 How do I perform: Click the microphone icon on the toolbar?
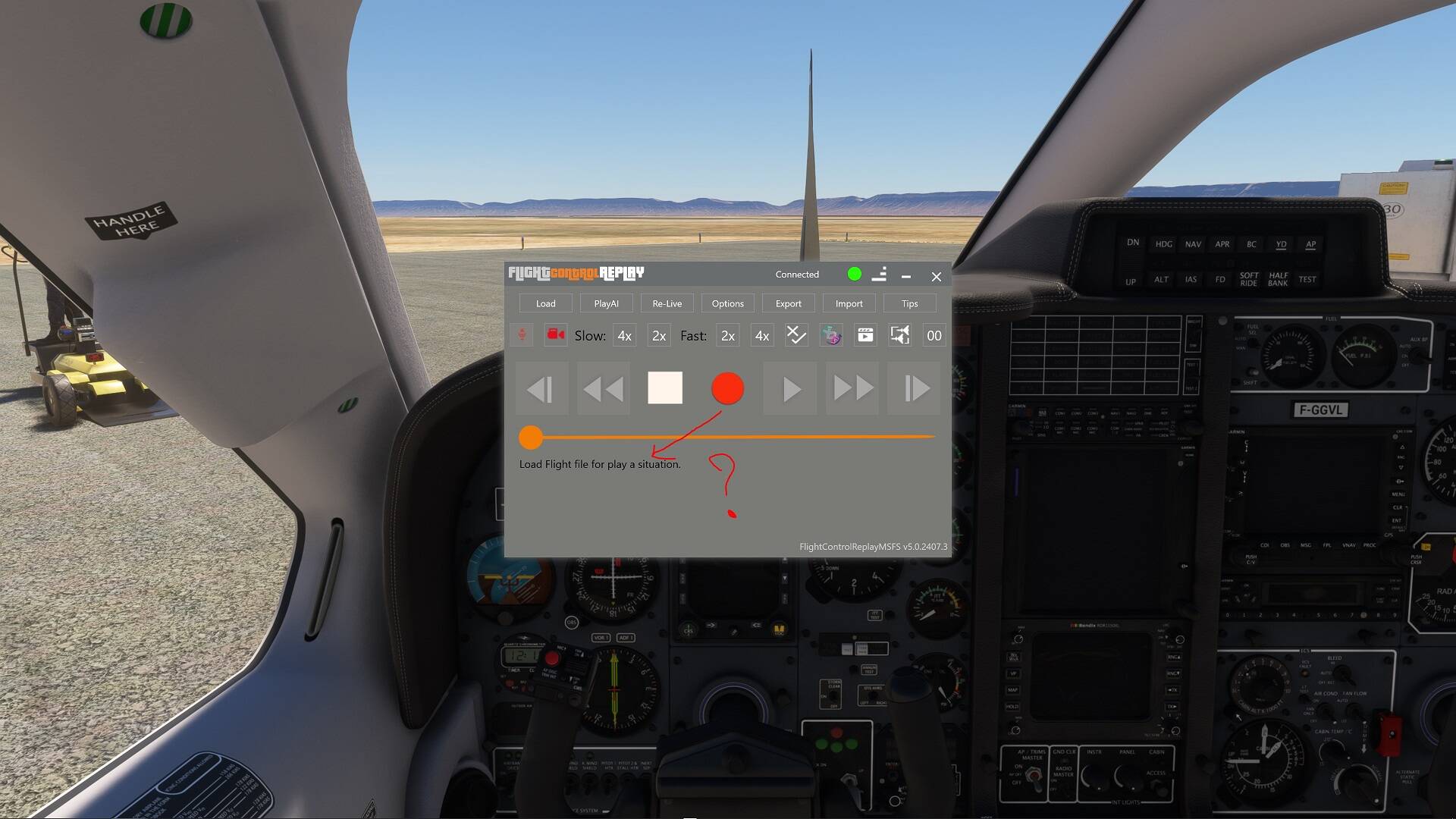click(520, 335)
